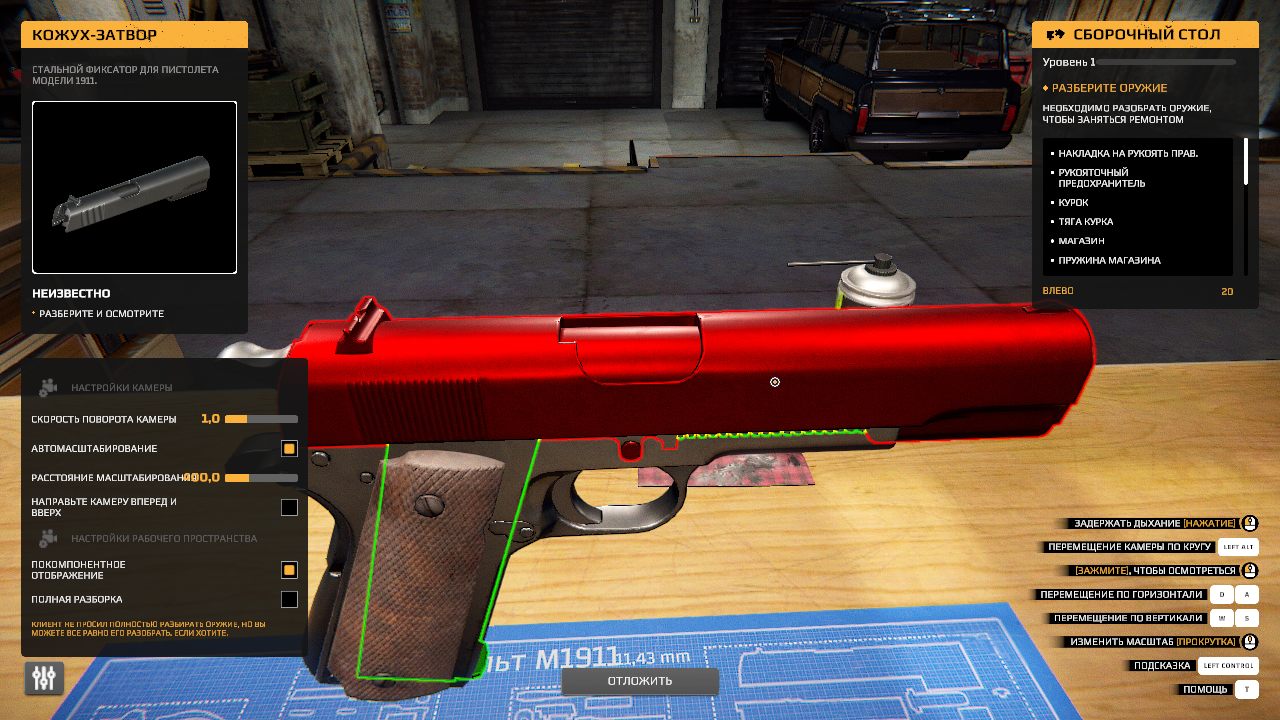Click the crosshair reticle on the red slide
The image size is (1280, 720).
[x=774, y=382]
